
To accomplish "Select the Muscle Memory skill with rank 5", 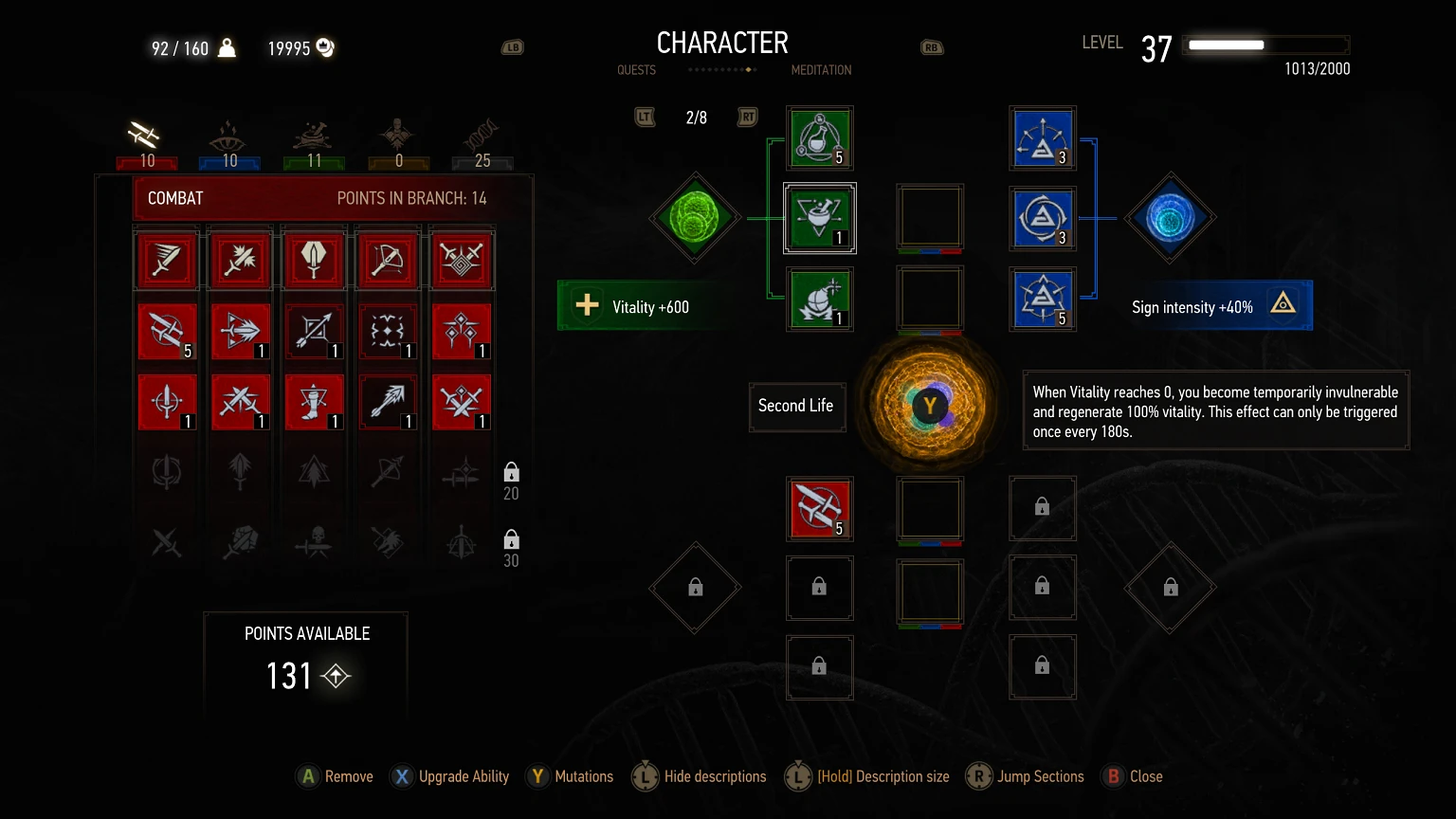I will pyautogui.click(x=168, y=332).
